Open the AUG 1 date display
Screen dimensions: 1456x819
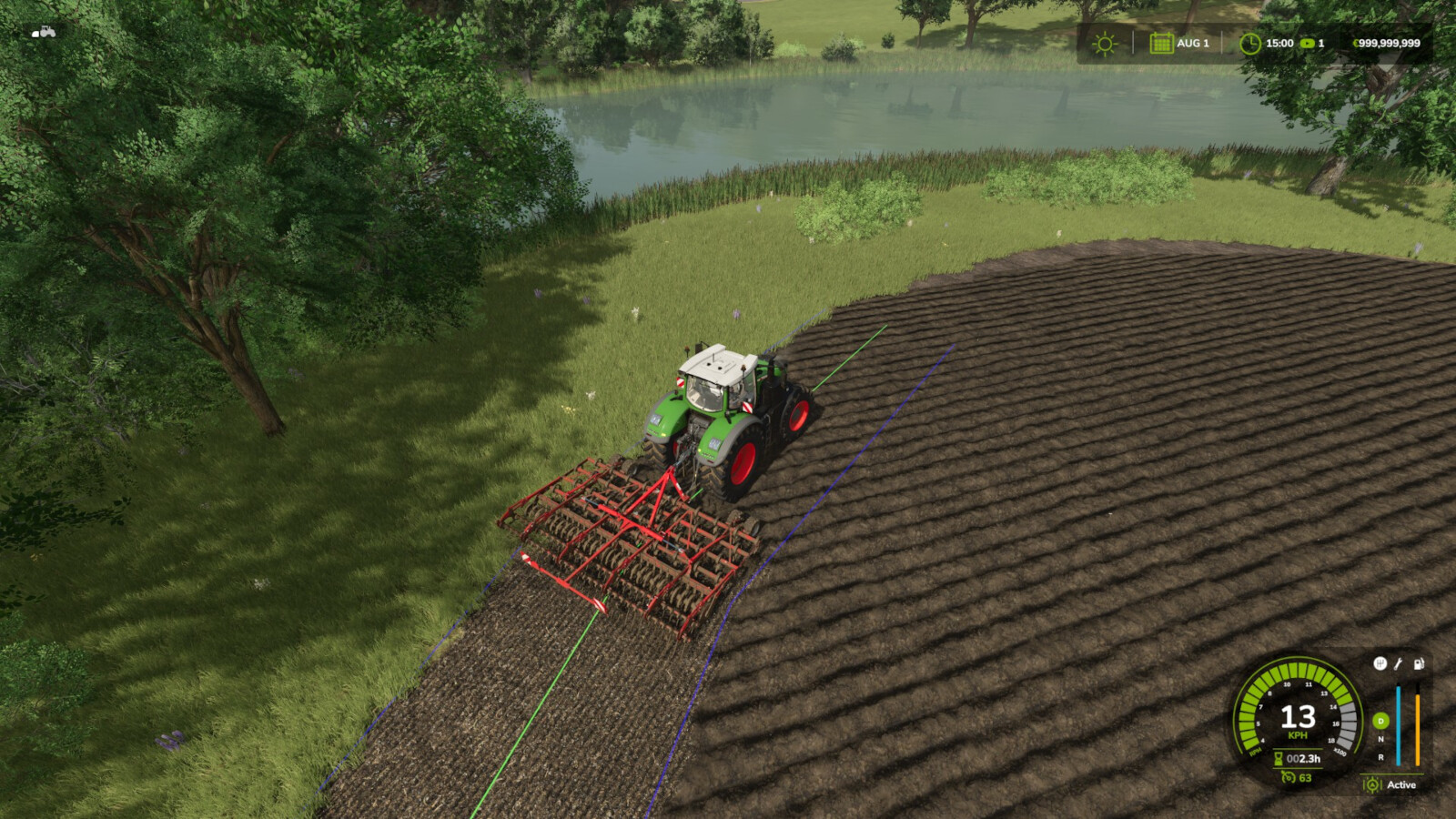pos(1192,43)
